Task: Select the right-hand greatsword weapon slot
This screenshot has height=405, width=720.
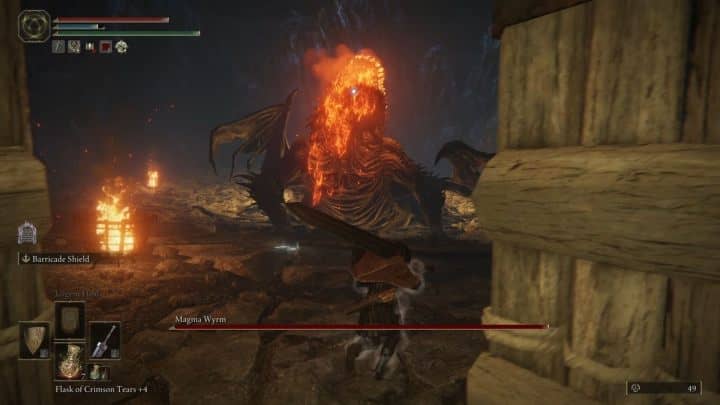Action: coord(104,339)
